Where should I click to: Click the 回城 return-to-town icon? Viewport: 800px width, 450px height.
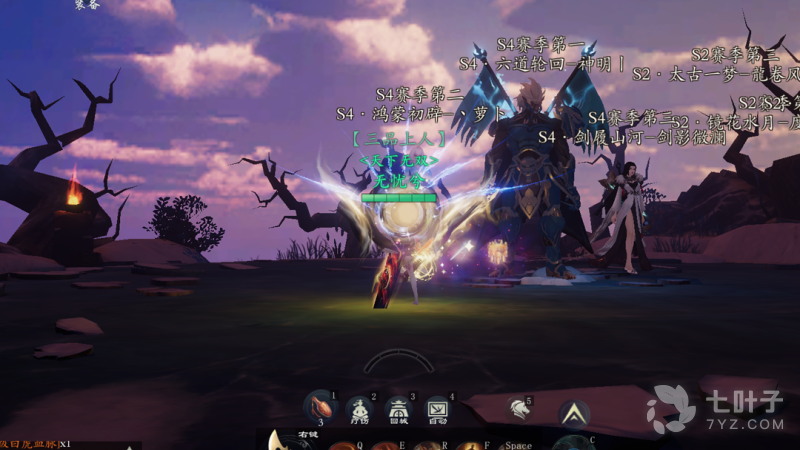pyautogui.click(x=398, y=408)
